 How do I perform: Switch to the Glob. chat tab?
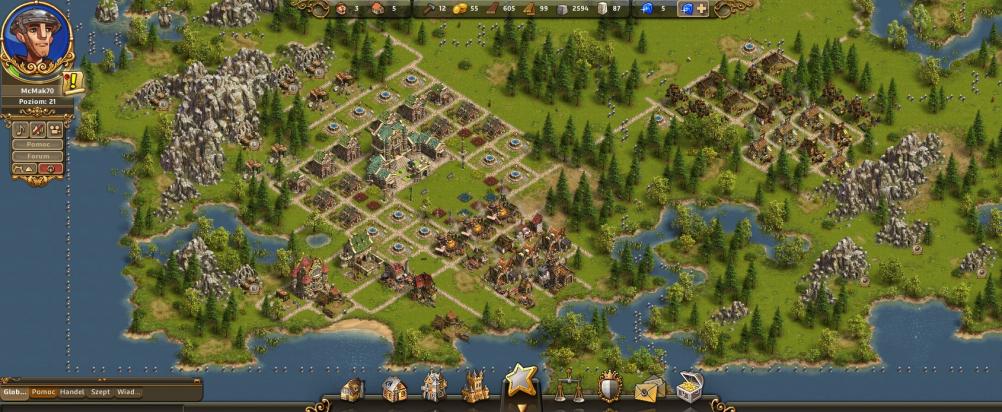click(x=14, y=392)
